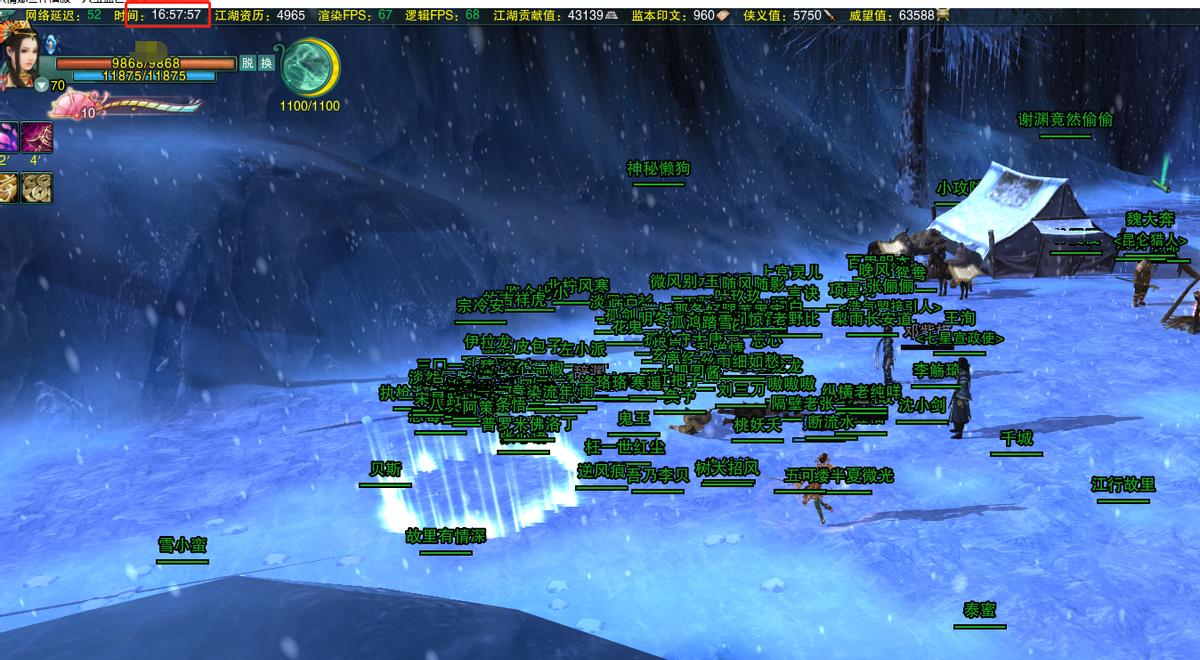Select the gold coin stack buff icon
The width and height of the screenshot is (1200, 660).
pyautogui.click(x=37, y=186)
